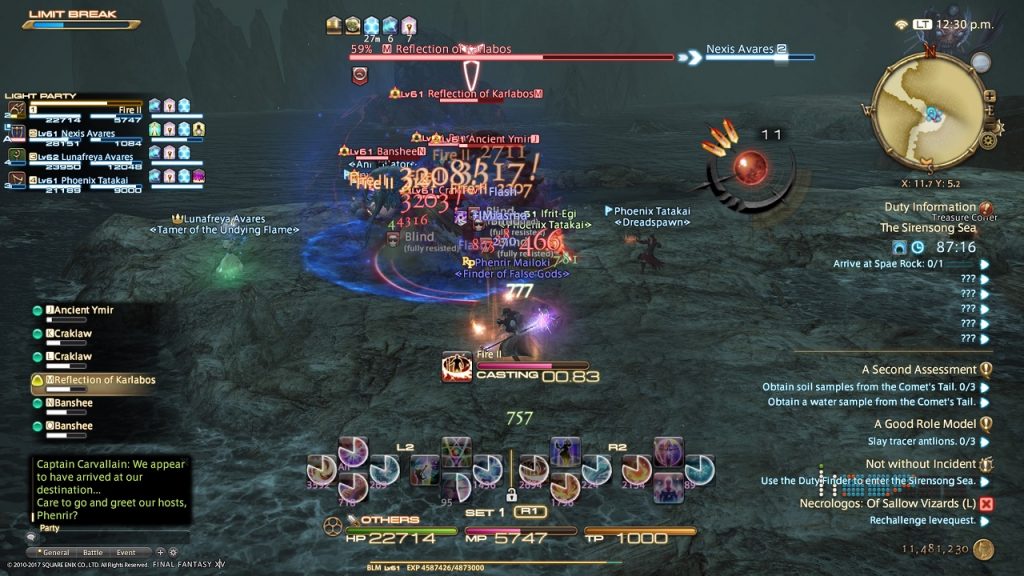Switch to the Event chat tab
Screen dimensions: 1024x576
point(126,552)
